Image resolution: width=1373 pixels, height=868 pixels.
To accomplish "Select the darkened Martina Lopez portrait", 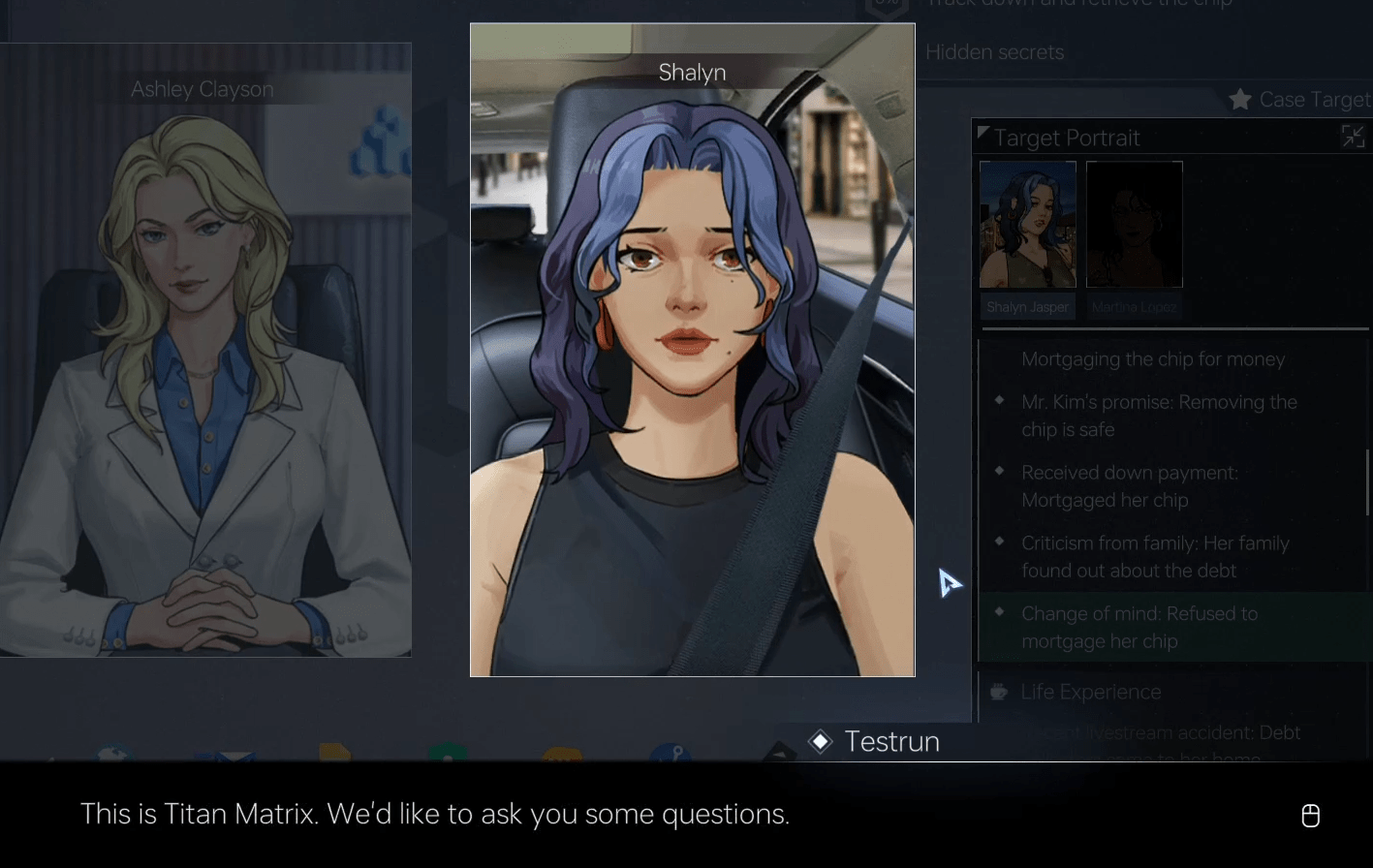I will pos(1134,225).
